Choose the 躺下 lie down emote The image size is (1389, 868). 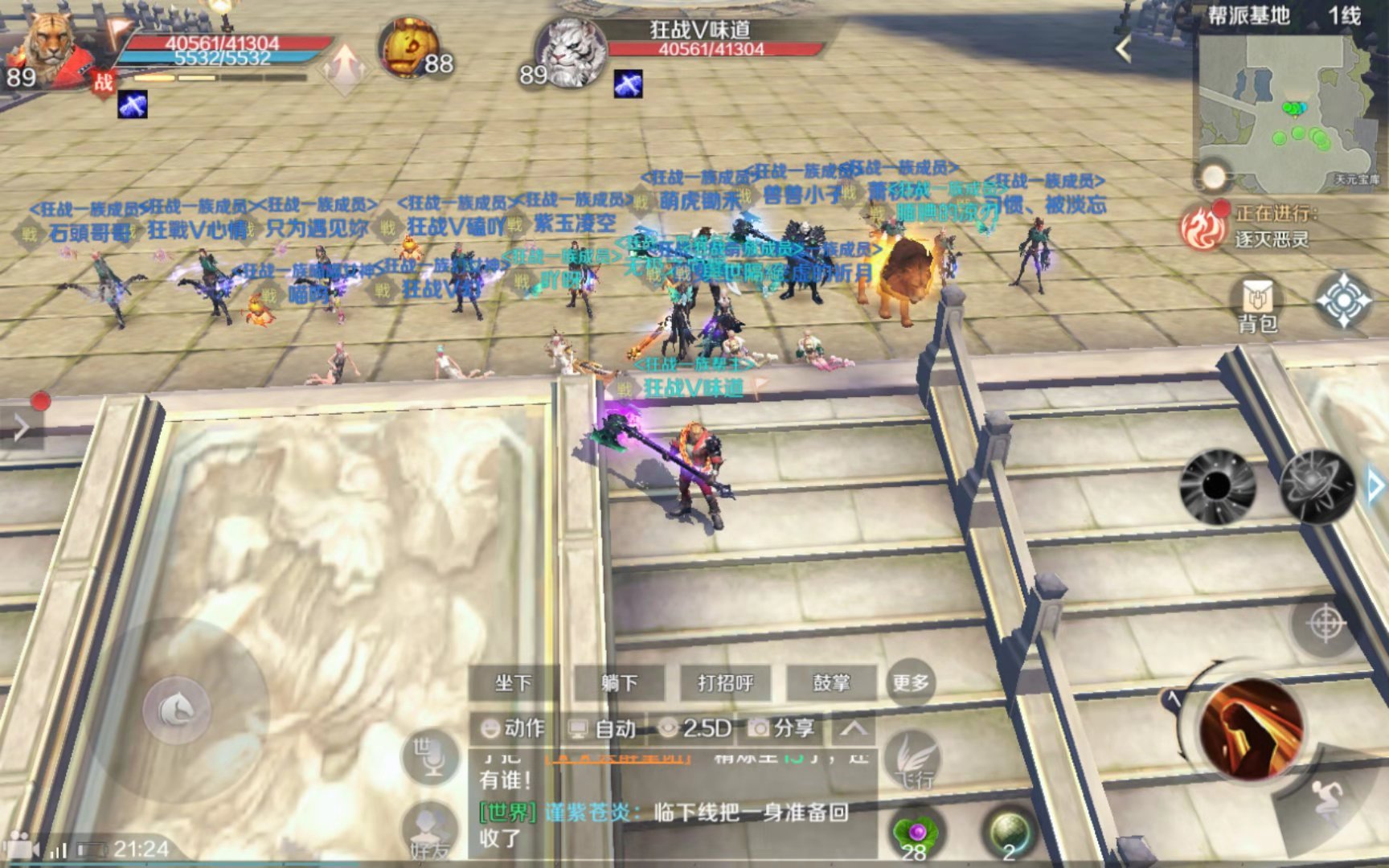pyautogui.click(x=619, y=683)
